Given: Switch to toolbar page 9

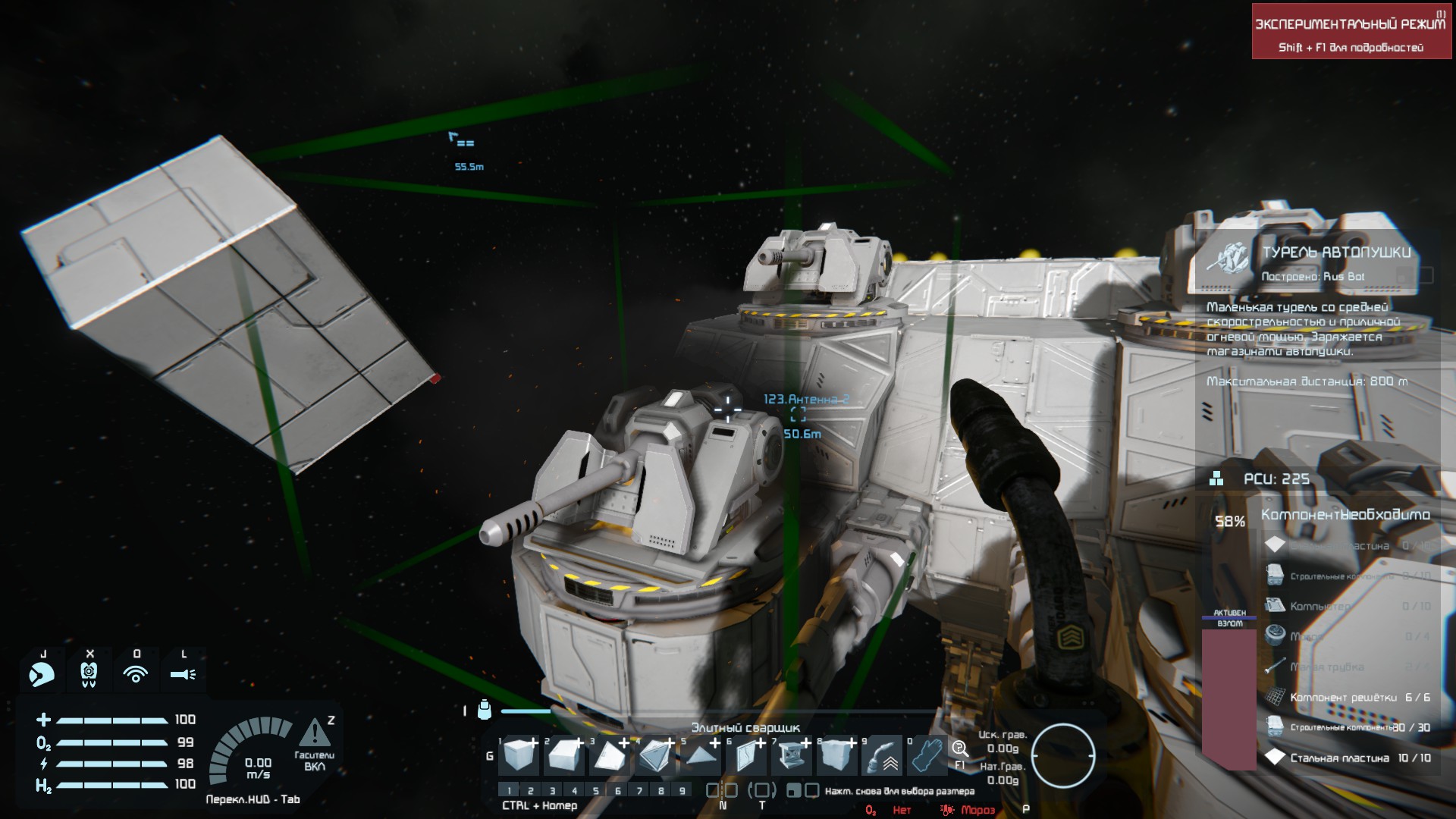Looking at the screenshot, I should 682,791.
